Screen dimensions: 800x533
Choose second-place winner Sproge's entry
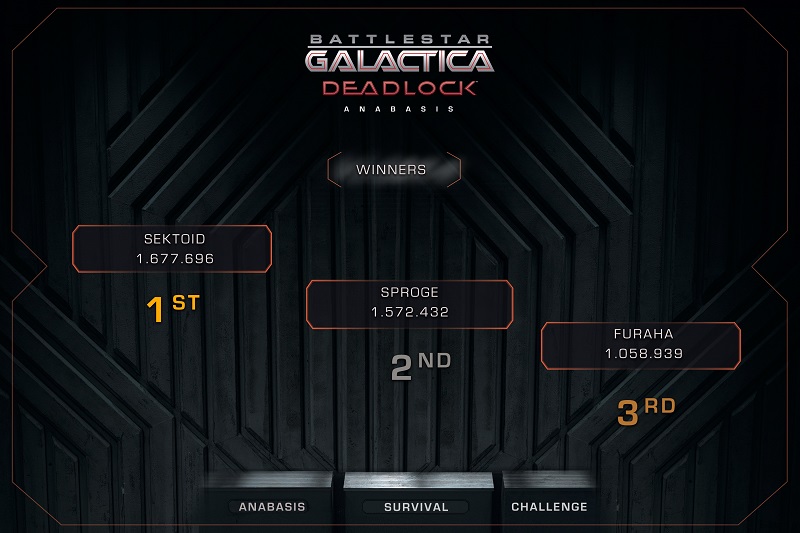[409, 303]
